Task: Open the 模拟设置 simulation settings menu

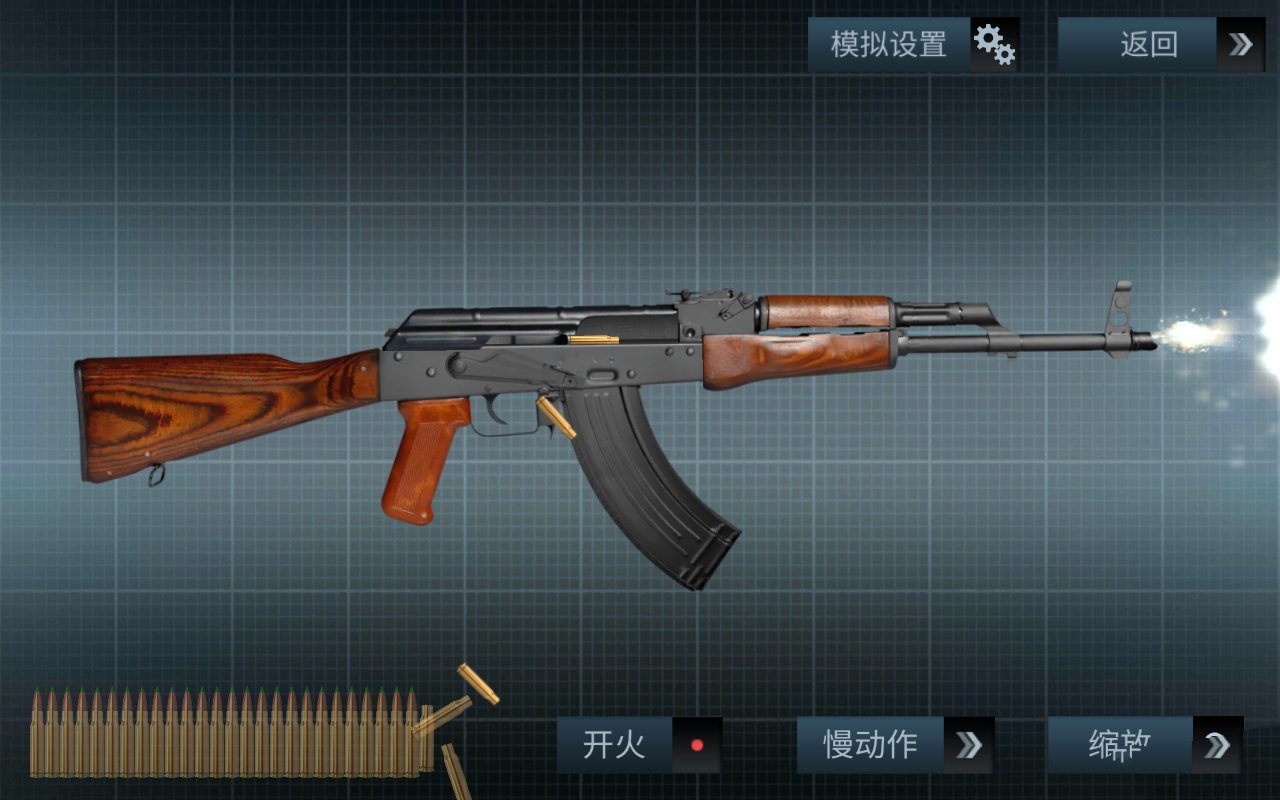Action: coord(886,44)
